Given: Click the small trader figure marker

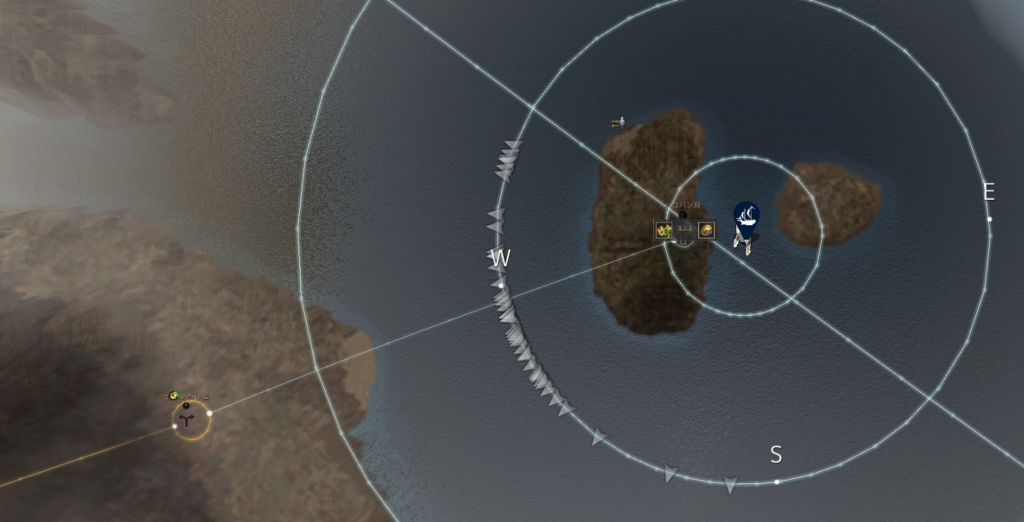Looking at the screenshot, I should [619, 122].
